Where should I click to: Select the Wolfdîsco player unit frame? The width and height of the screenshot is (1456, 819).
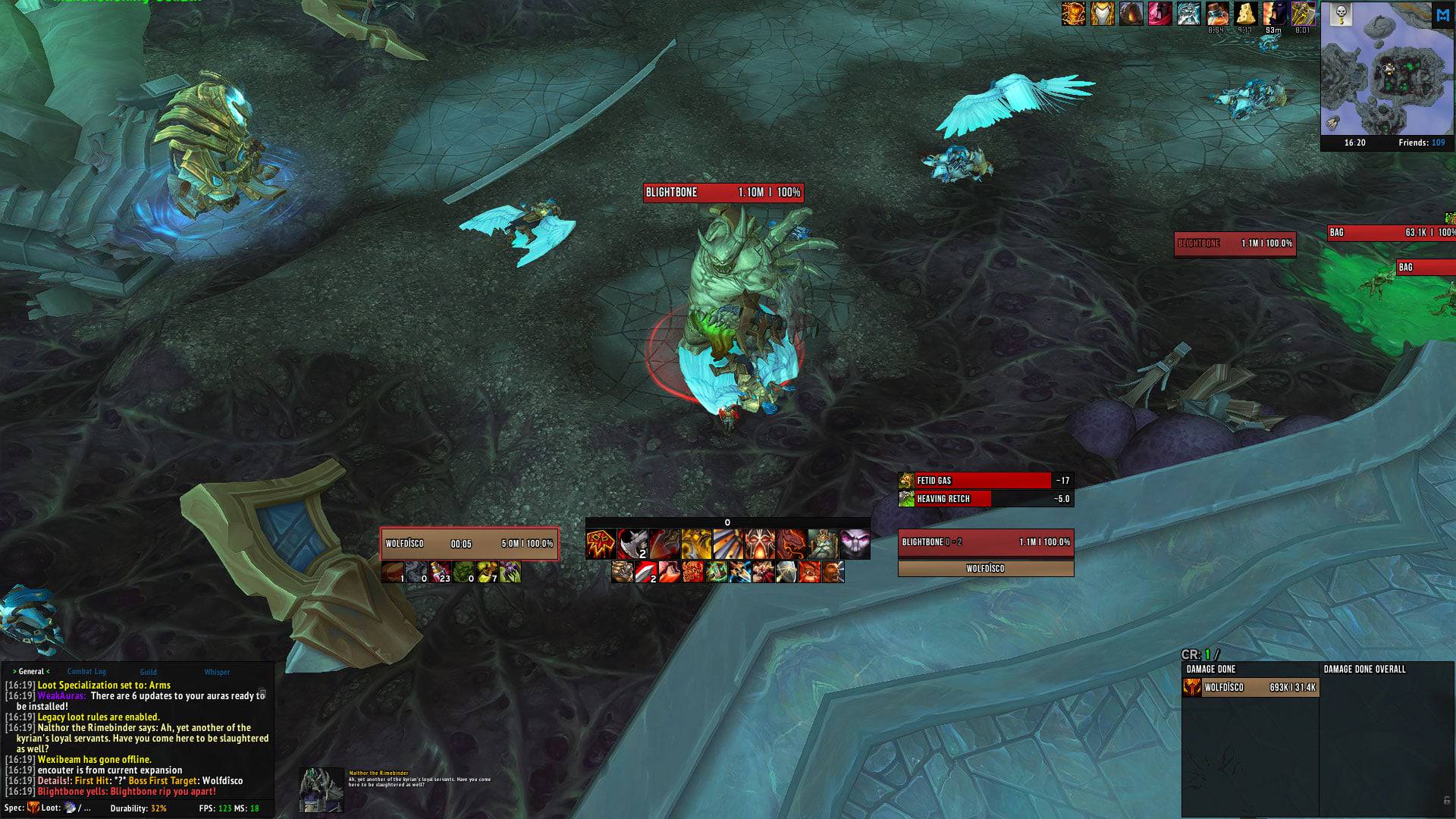click(469, 544)
